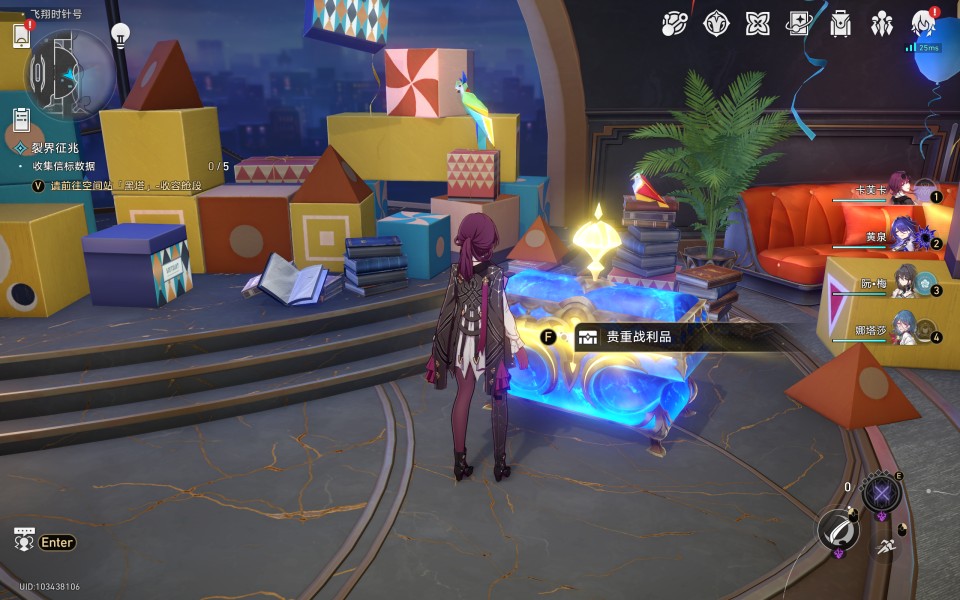Open the team lineup icon

tap(881, 23)
